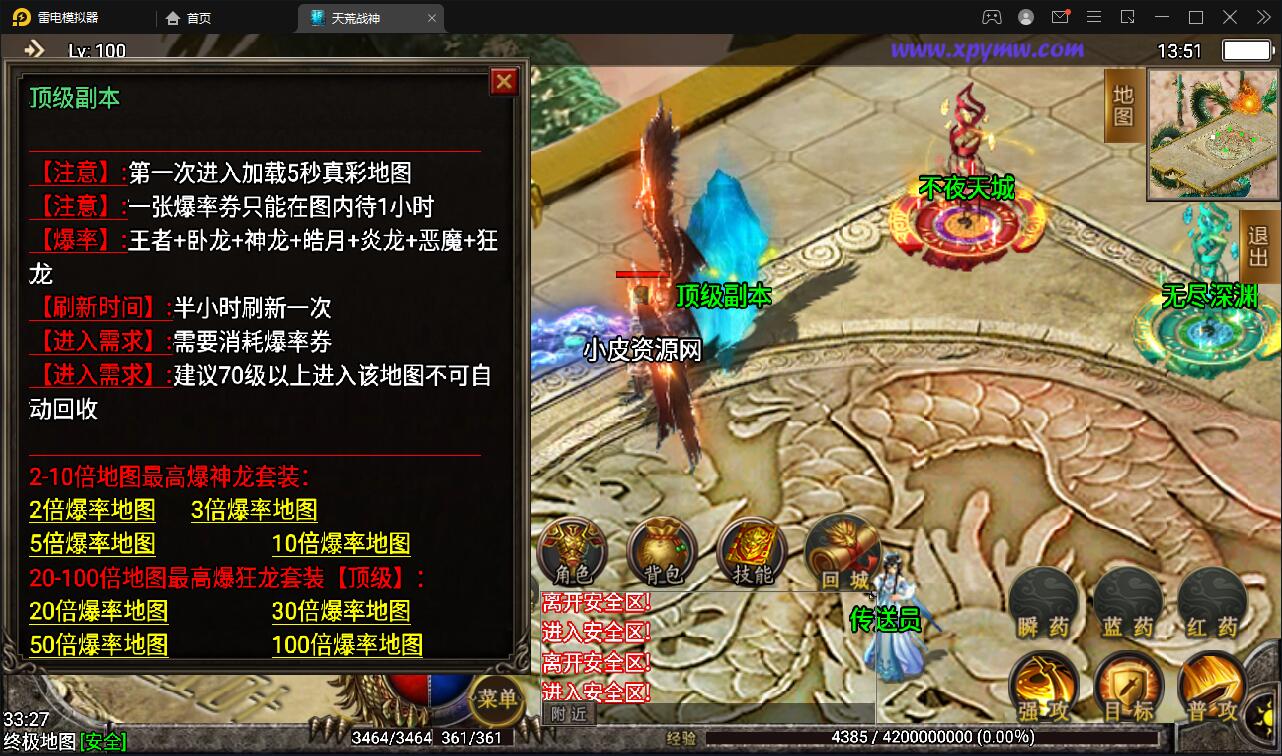This screenshot has width=1282, height=756.
Task: Activate the 强攻 strong attack skill icon
Action: point(1044,686)
